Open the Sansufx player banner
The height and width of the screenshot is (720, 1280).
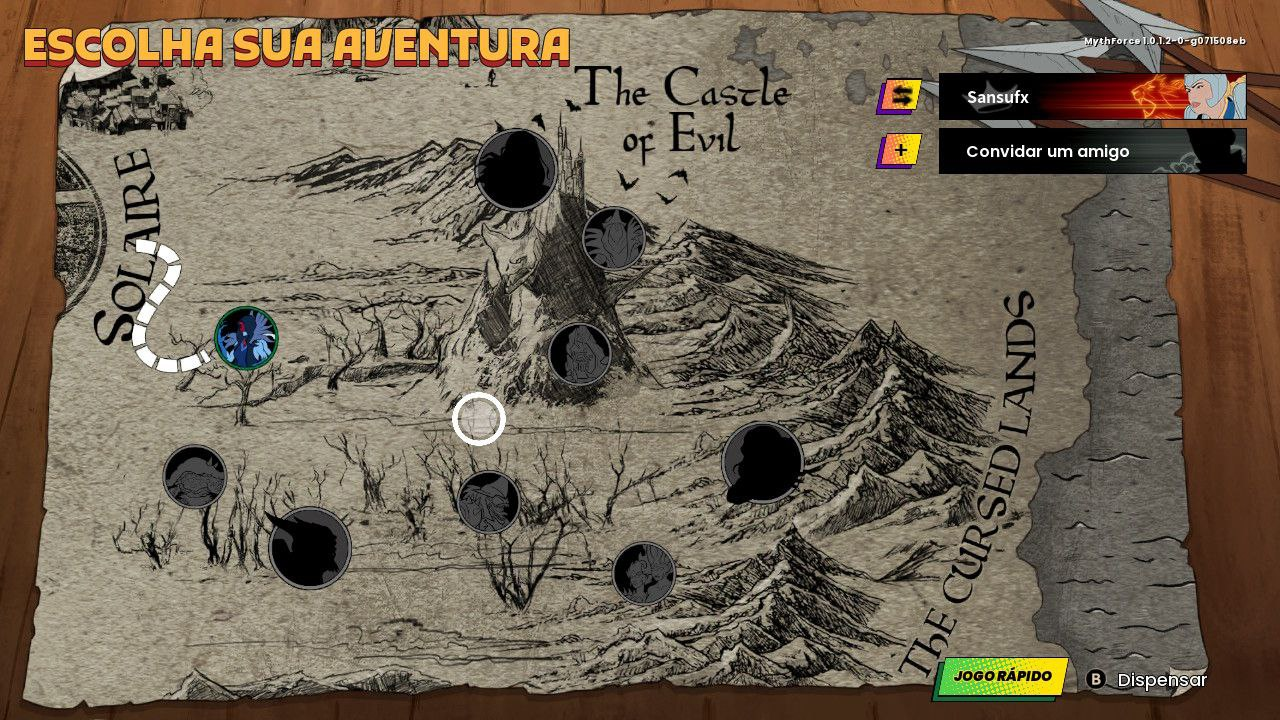tap(1092, 97)
